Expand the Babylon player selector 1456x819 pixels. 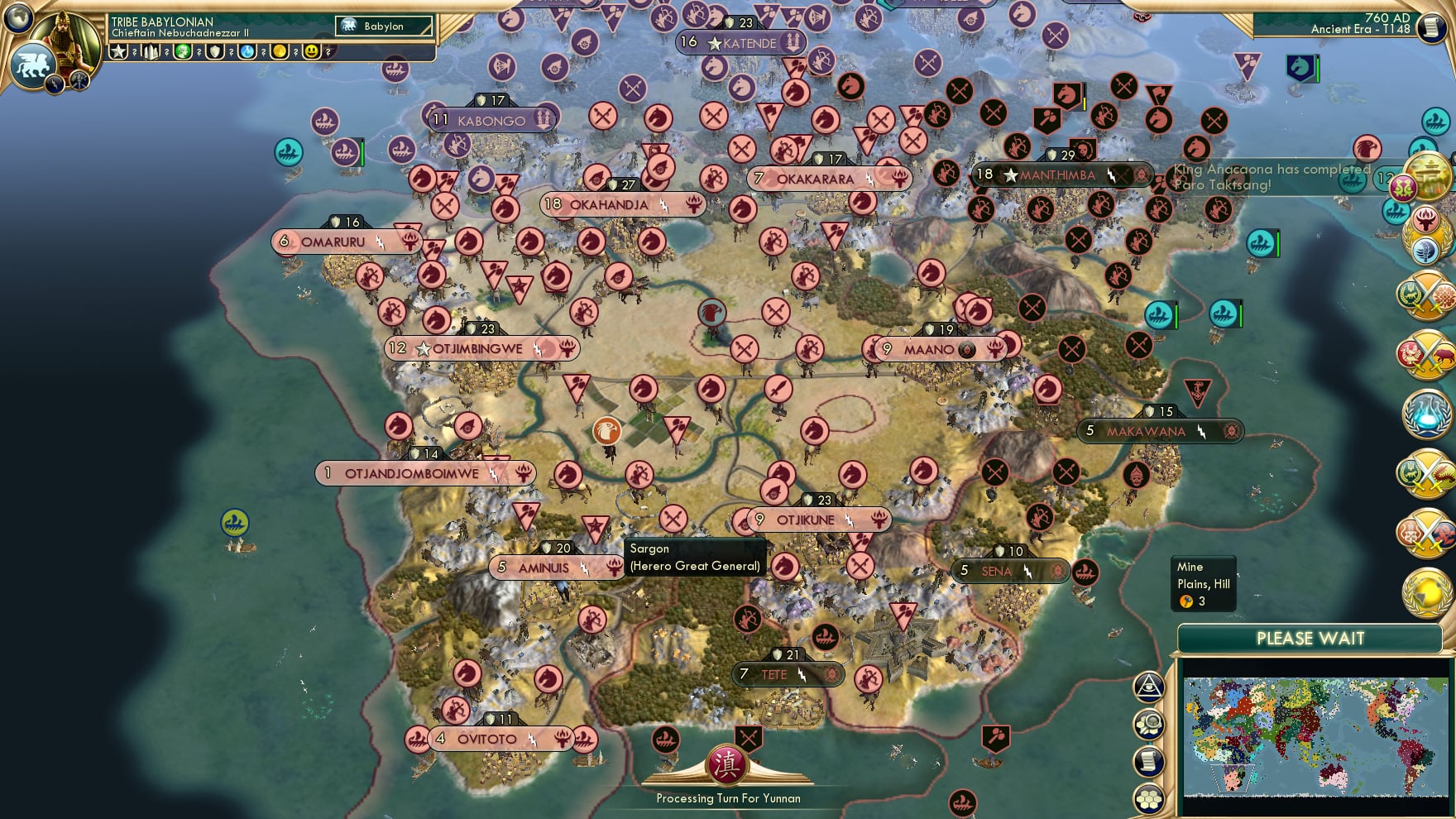383,26
